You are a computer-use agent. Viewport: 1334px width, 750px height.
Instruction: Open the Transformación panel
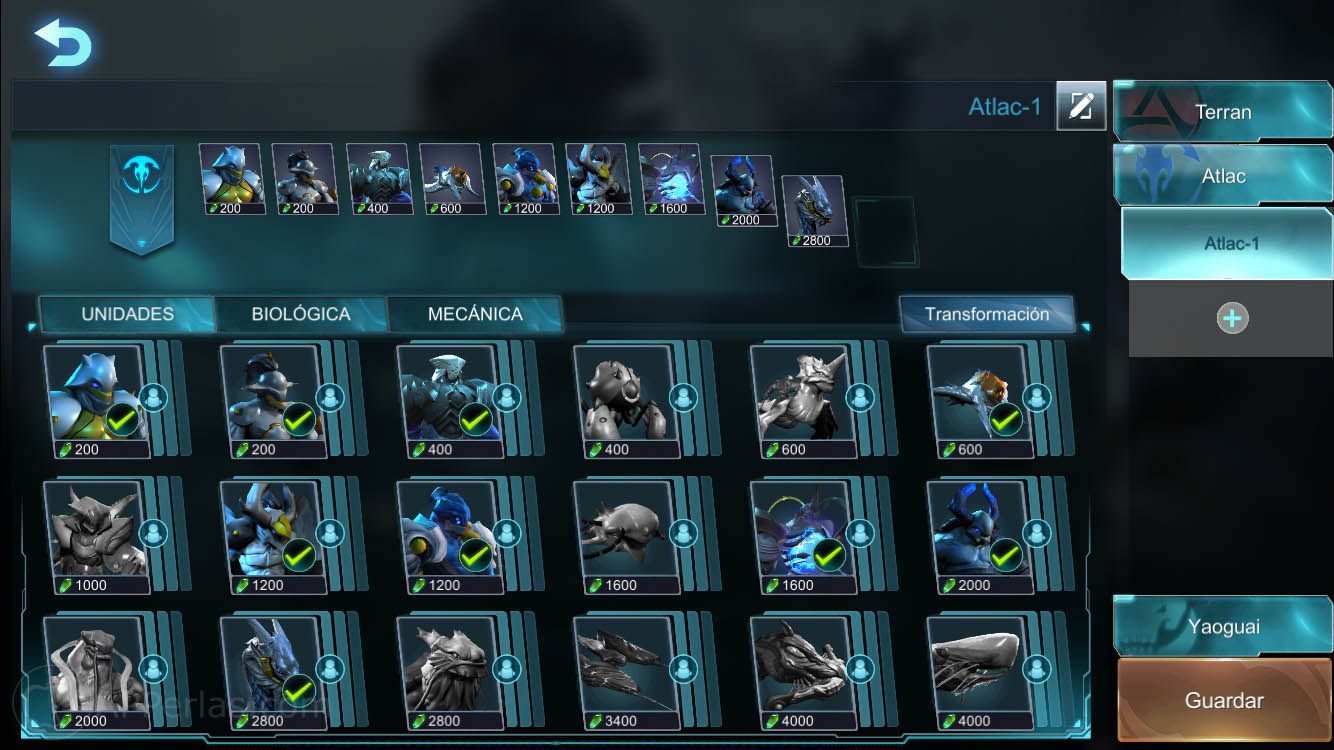point(986,314)
